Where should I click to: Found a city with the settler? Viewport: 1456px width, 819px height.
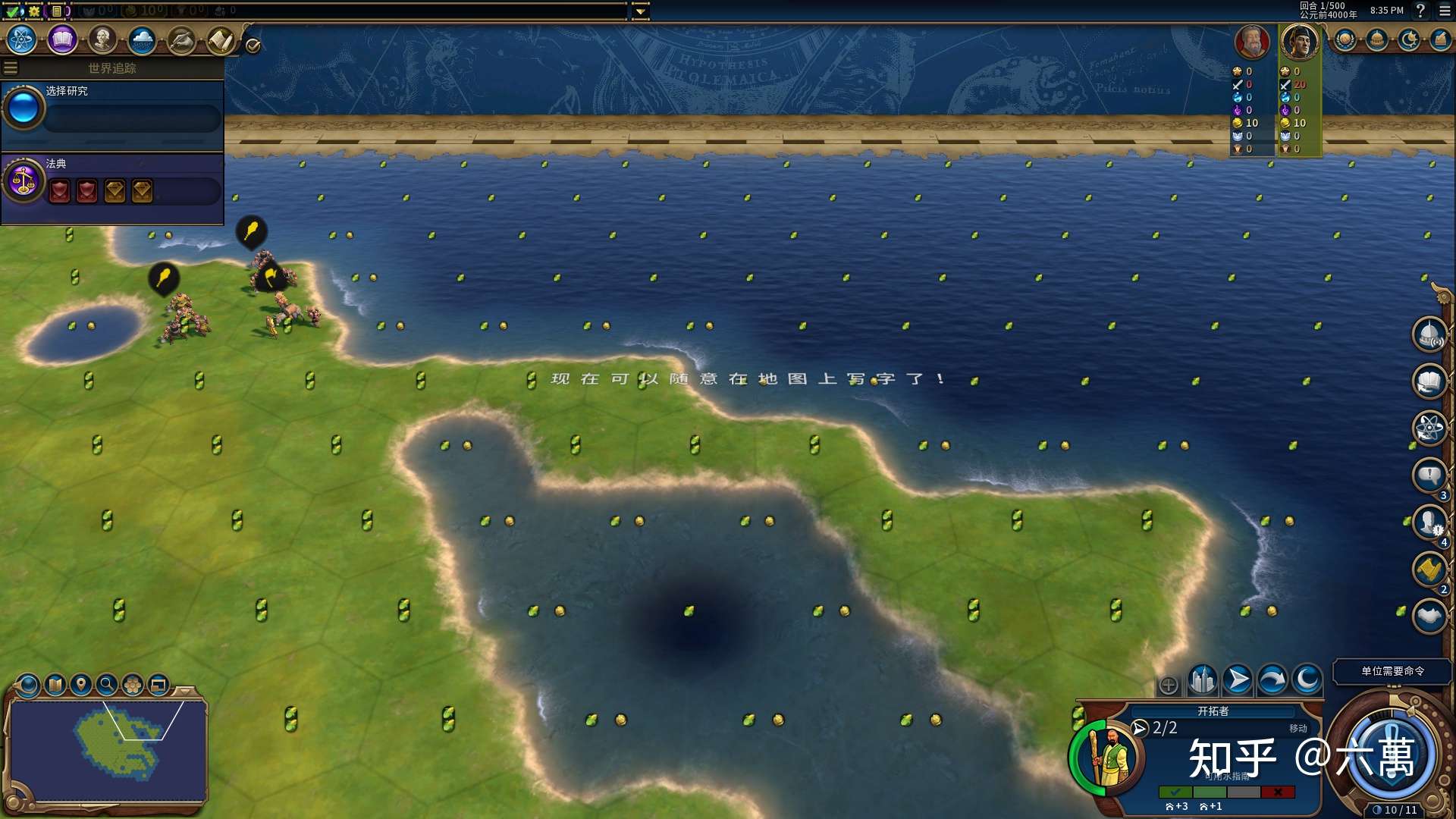pos(1203,680)
